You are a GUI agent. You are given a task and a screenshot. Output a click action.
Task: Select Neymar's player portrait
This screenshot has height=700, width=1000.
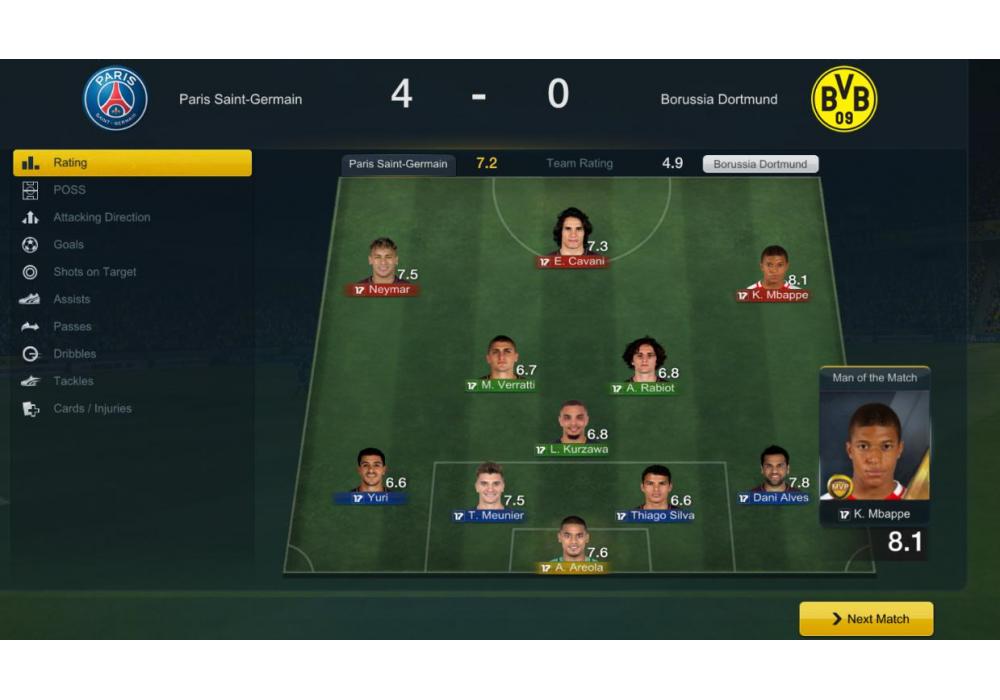(x=382, y=261)
